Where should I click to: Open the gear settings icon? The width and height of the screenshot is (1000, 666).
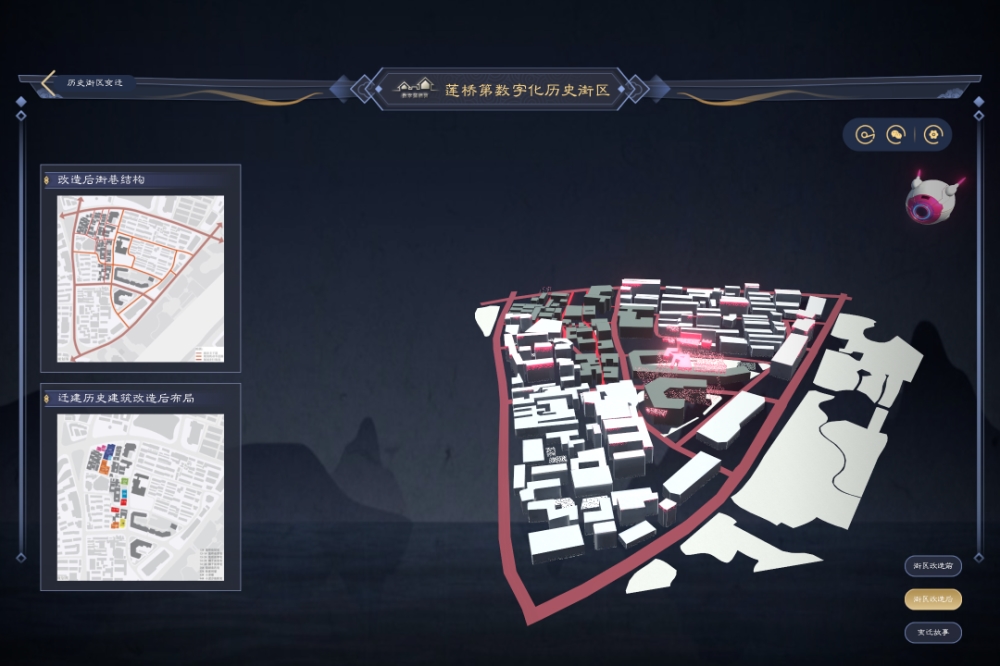pyautogui.click(x=933, y=134)
